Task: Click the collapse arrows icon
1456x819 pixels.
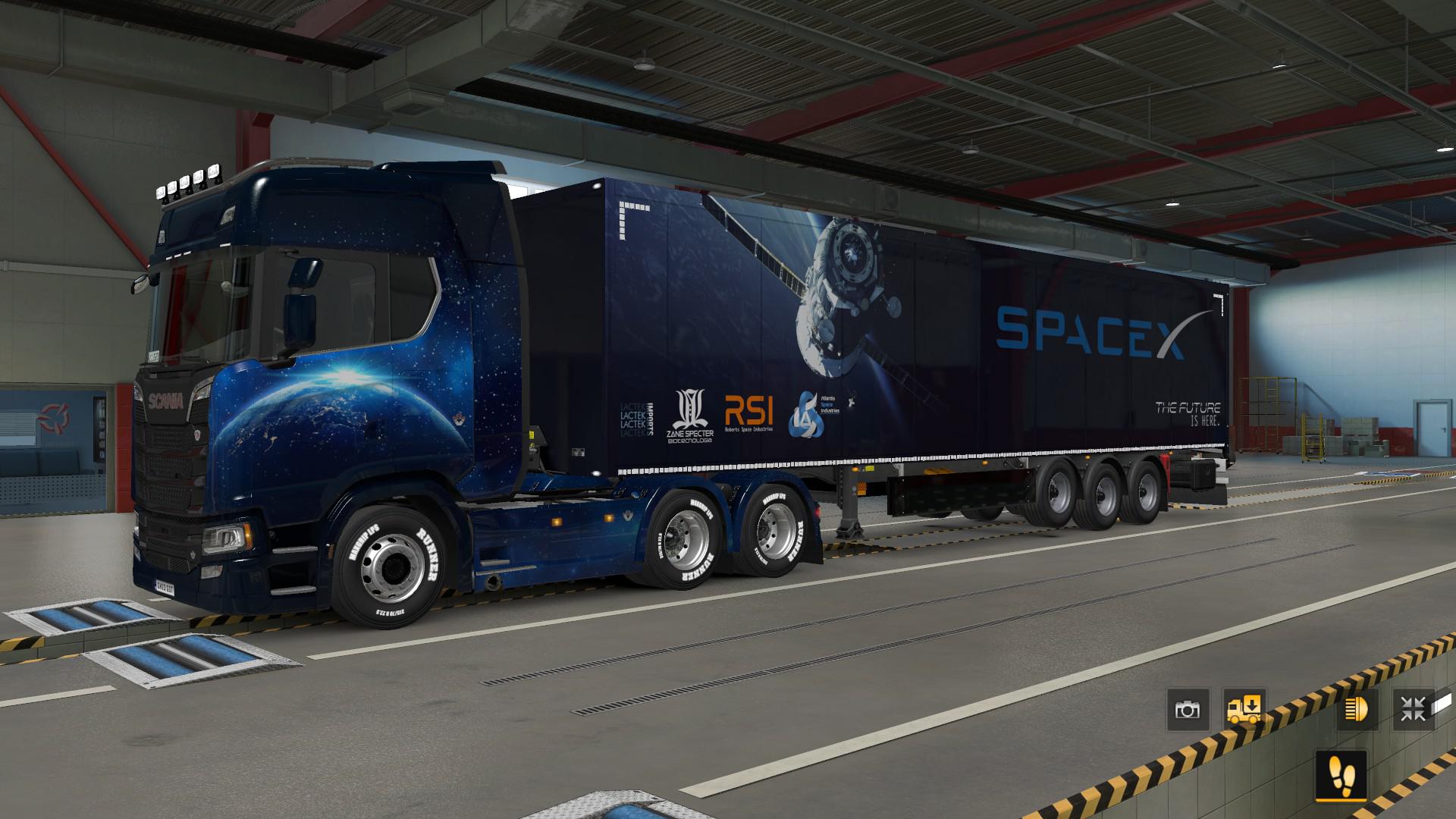Action: tap(1414, 710)
